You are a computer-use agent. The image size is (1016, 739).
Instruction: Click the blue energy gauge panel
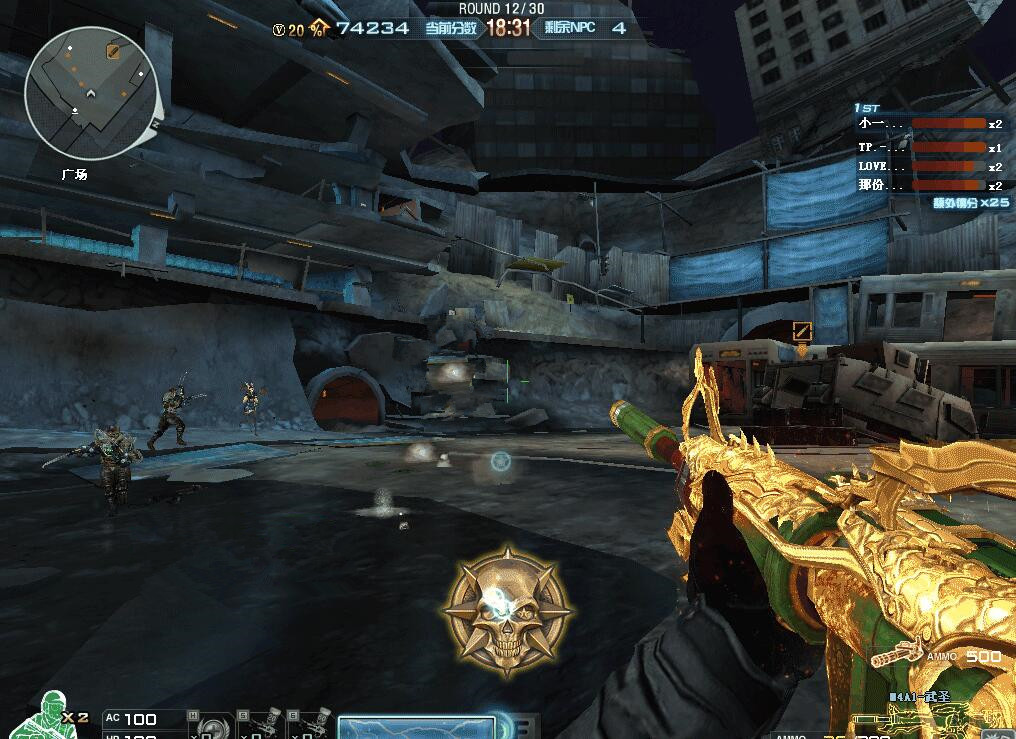(416, 727)
